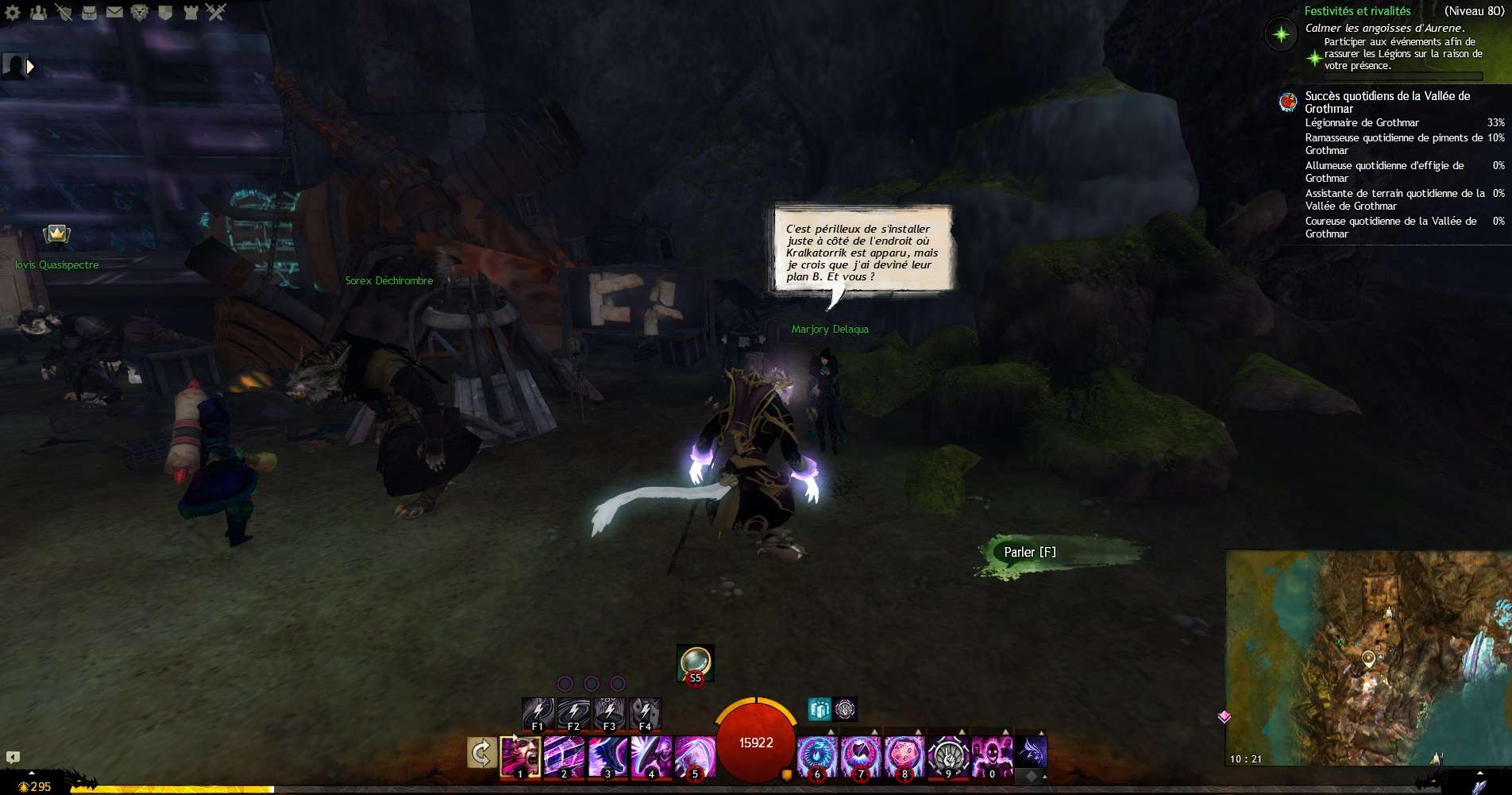Open the hero panel sword-and-shield icon
This screenshot has width=1512, height=795.
point(64,12)
